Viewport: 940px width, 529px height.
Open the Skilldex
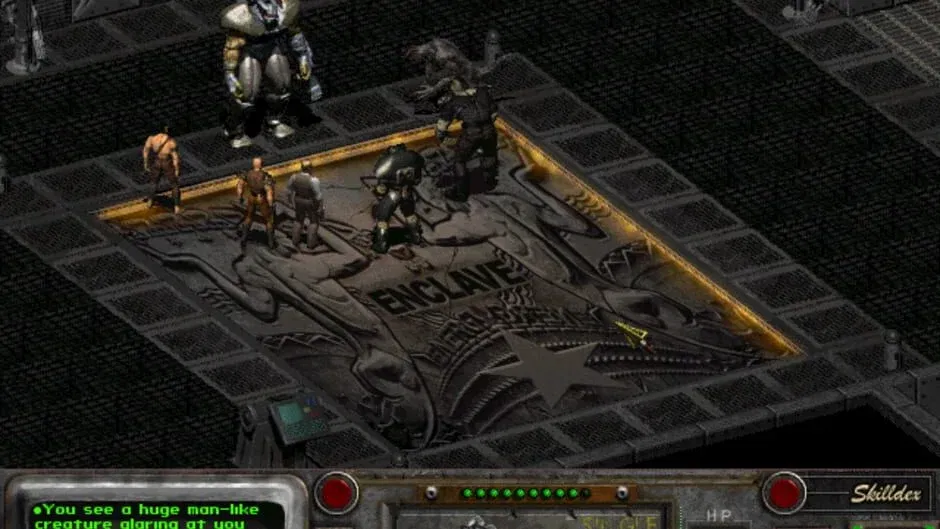[872, 493]
